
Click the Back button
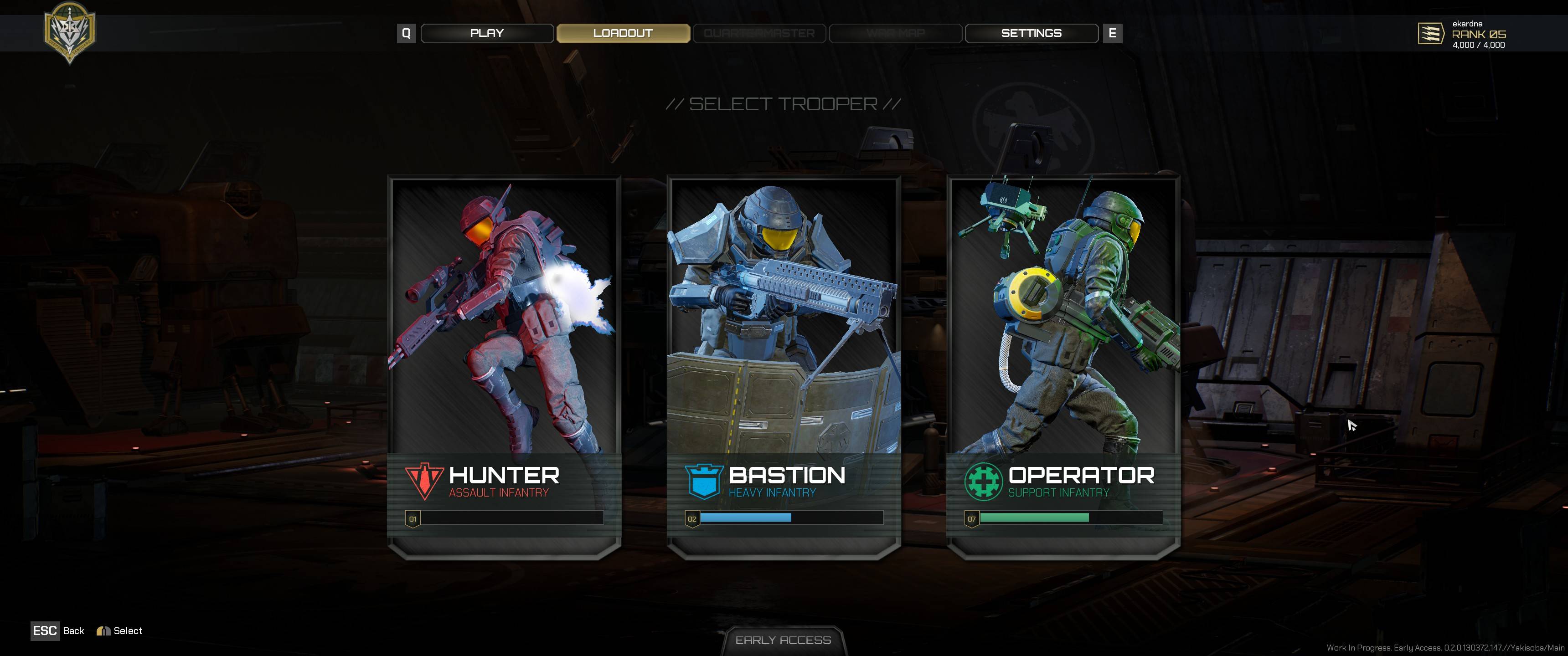pos(58,631)
